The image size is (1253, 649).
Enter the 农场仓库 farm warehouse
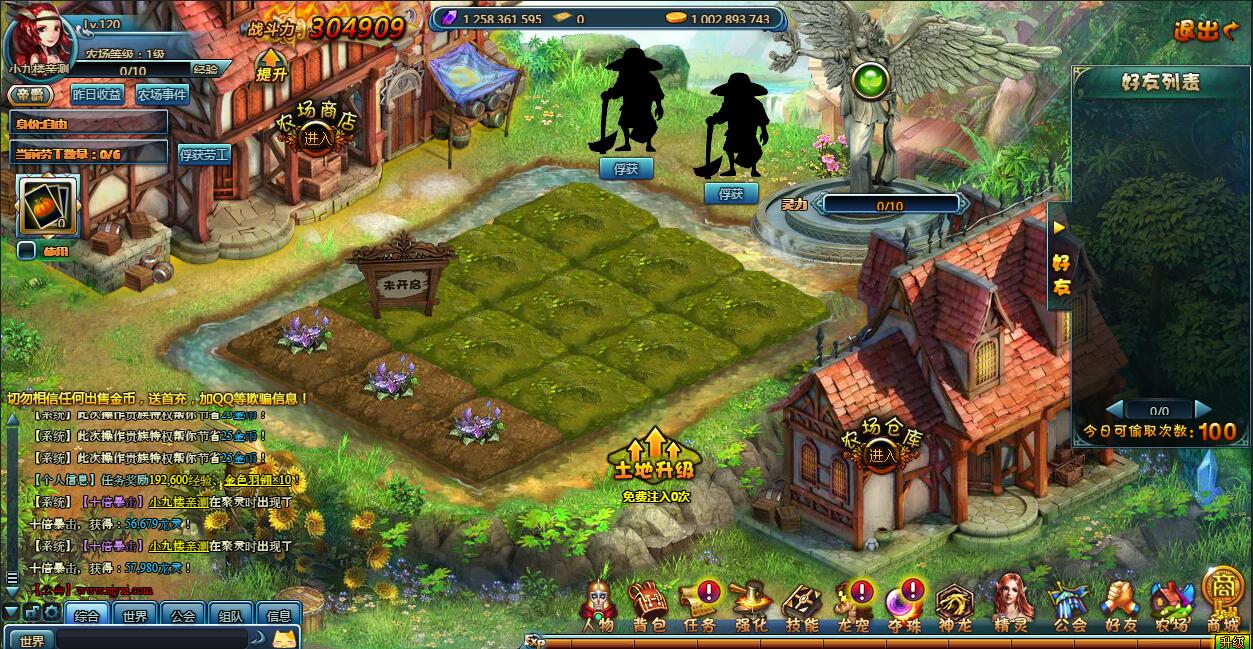pos(881,455)
